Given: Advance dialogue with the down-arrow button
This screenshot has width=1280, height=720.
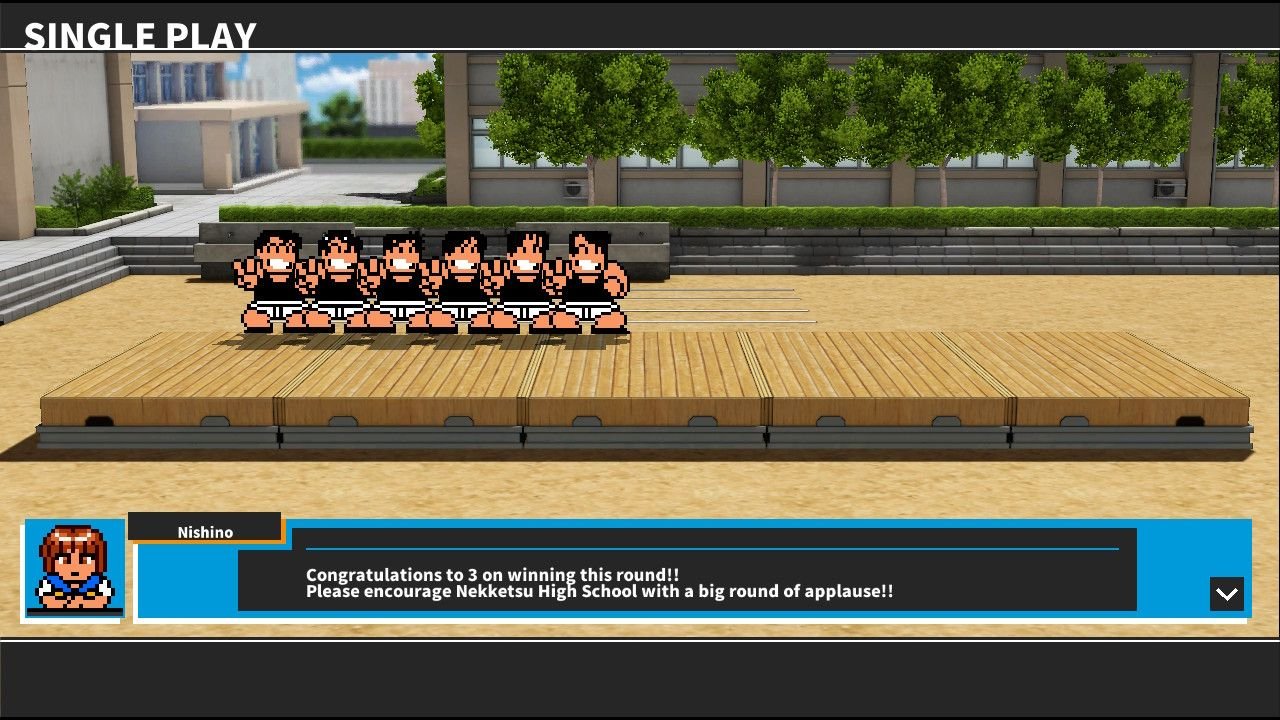Looking at the screenshot, I should point(1226,593).
